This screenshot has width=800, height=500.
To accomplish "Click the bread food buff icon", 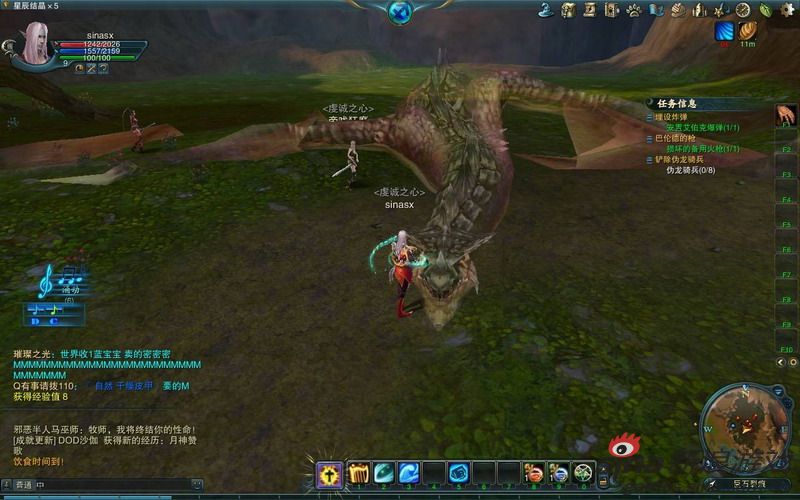I will 748,31.
